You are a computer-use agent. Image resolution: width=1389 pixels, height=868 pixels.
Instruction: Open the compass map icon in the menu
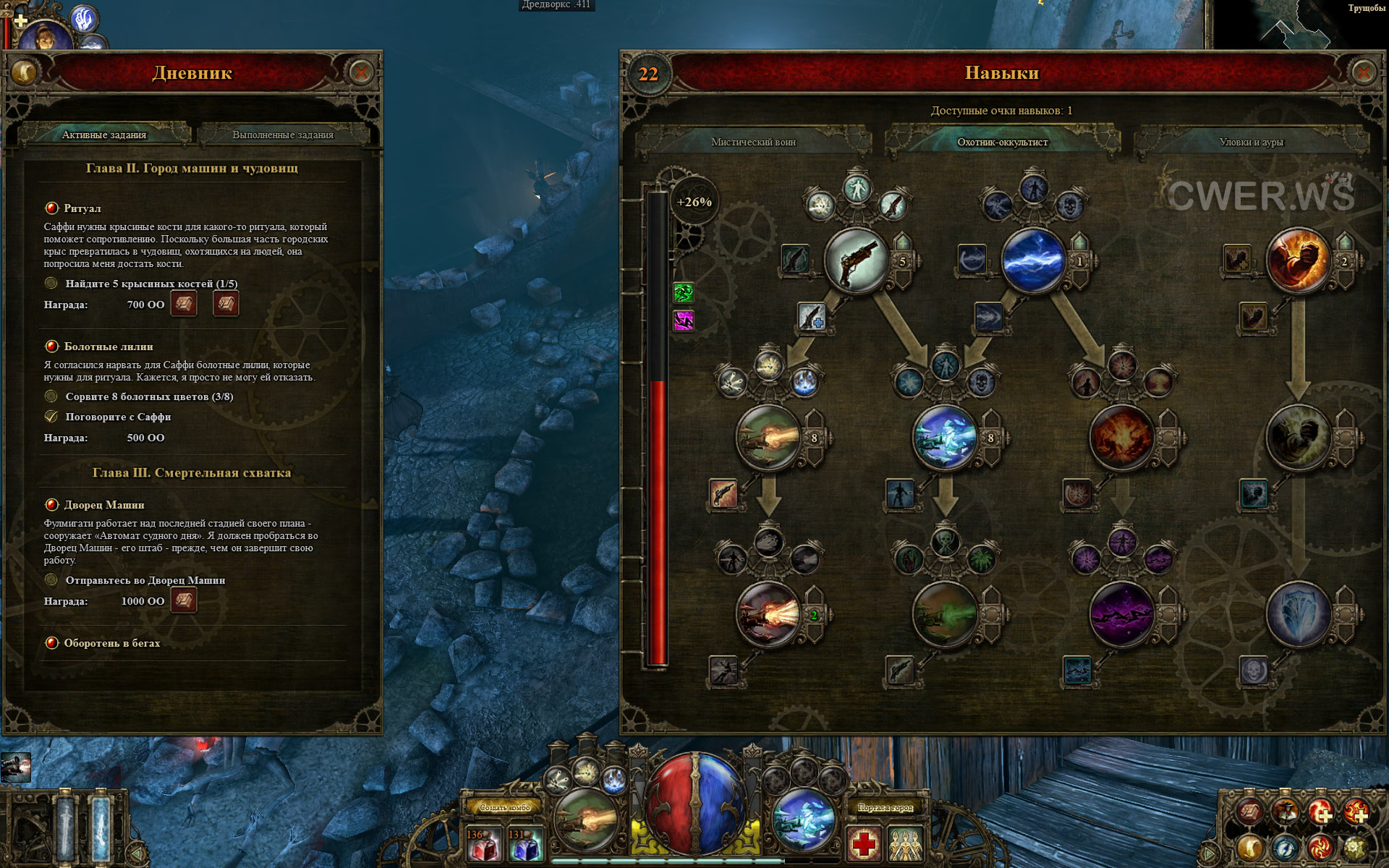click(x=1285, y=847)
